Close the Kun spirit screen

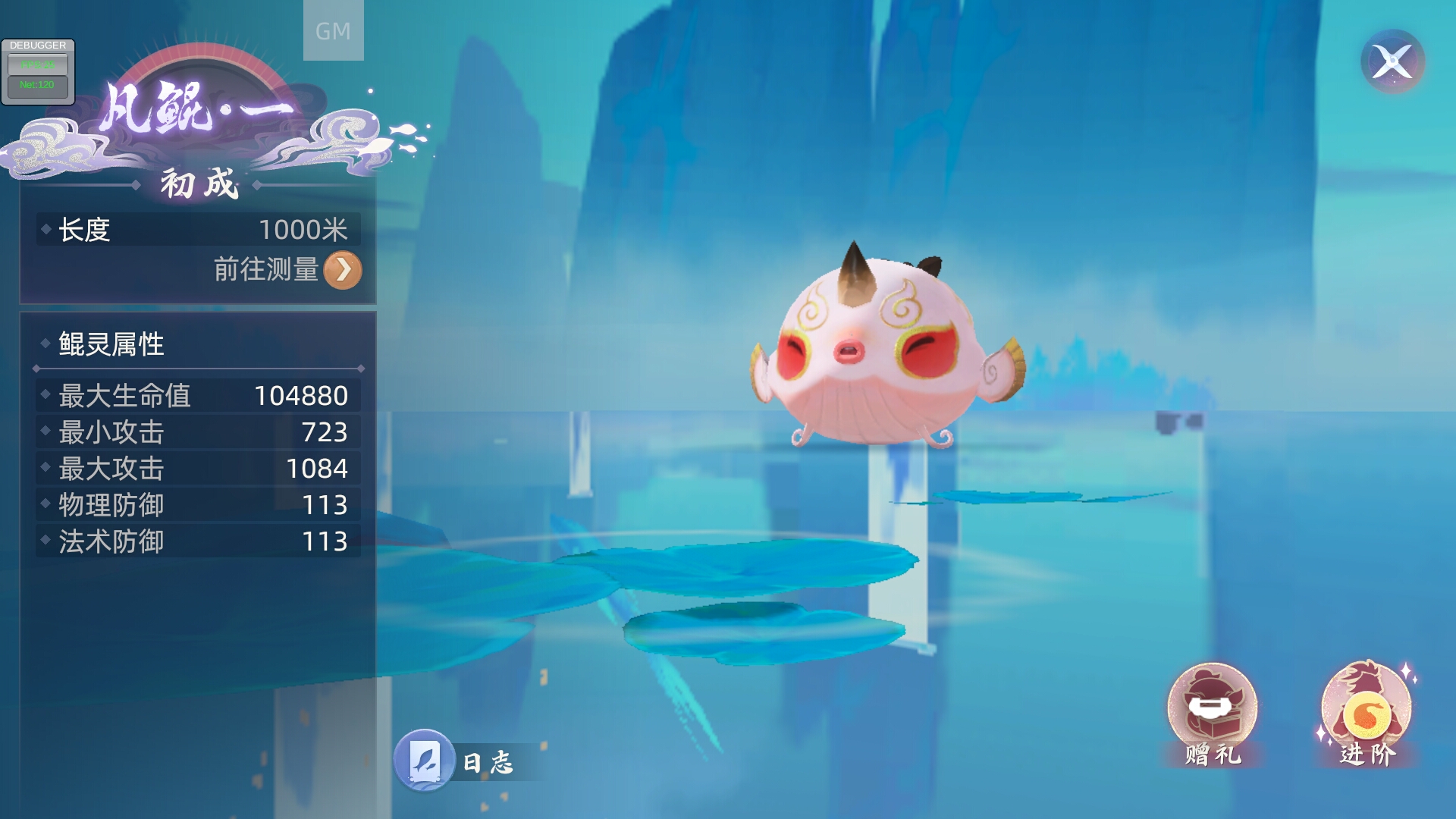(x=1392, y=61)
